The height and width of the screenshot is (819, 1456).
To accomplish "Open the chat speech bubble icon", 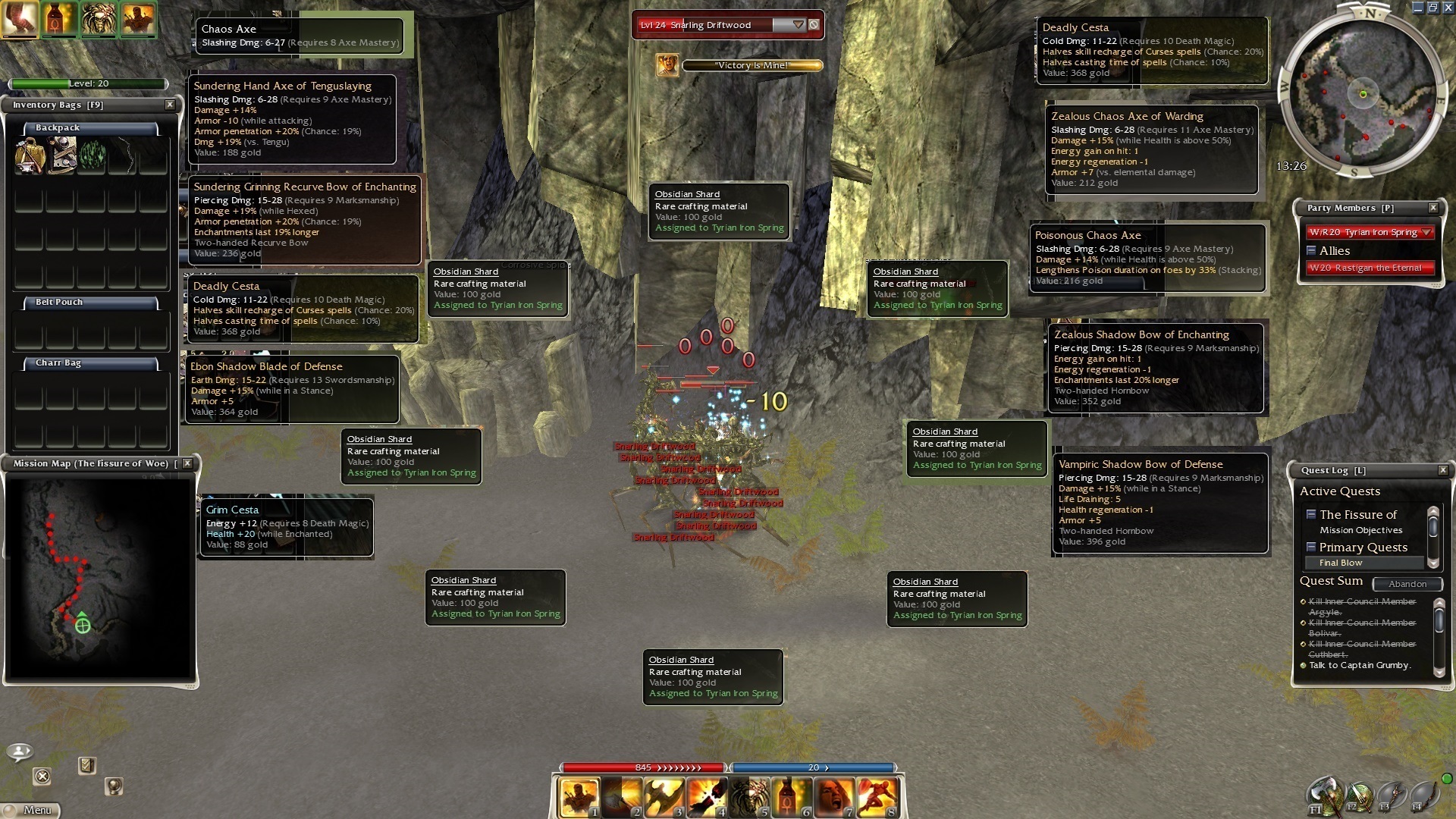I will (x=19, y=752).
